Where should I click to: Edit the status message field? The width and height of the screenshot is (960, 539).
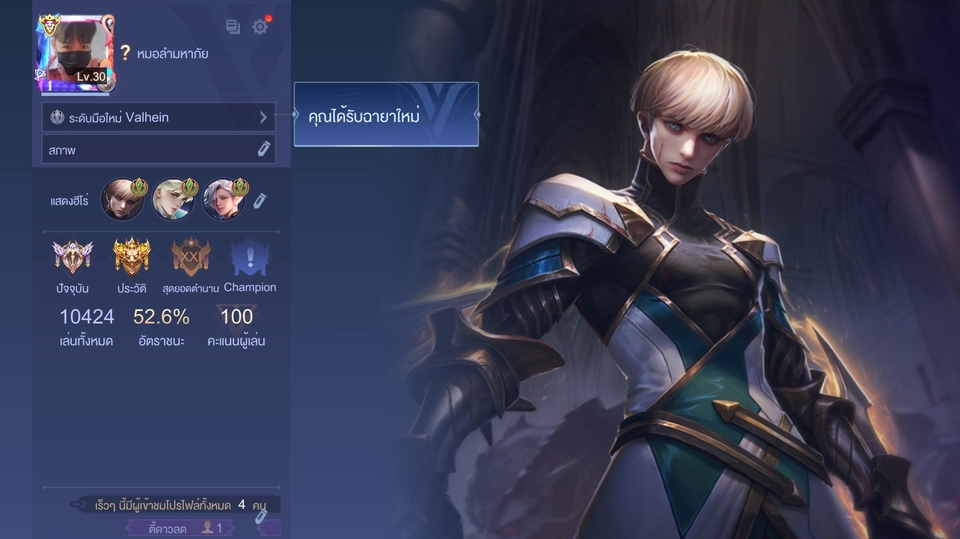158,149
